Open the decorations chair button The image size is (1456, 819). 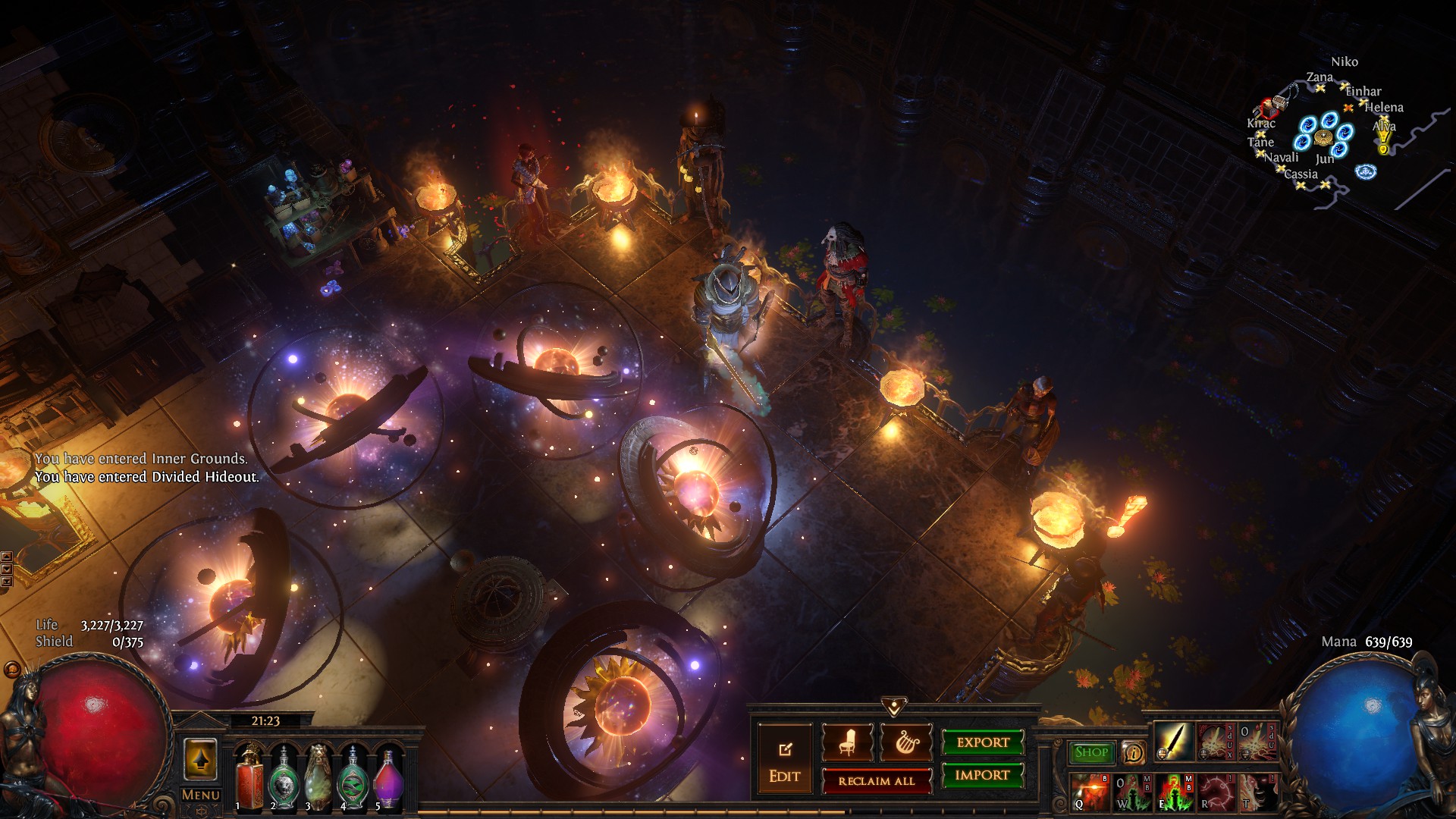tap(847, 743)
